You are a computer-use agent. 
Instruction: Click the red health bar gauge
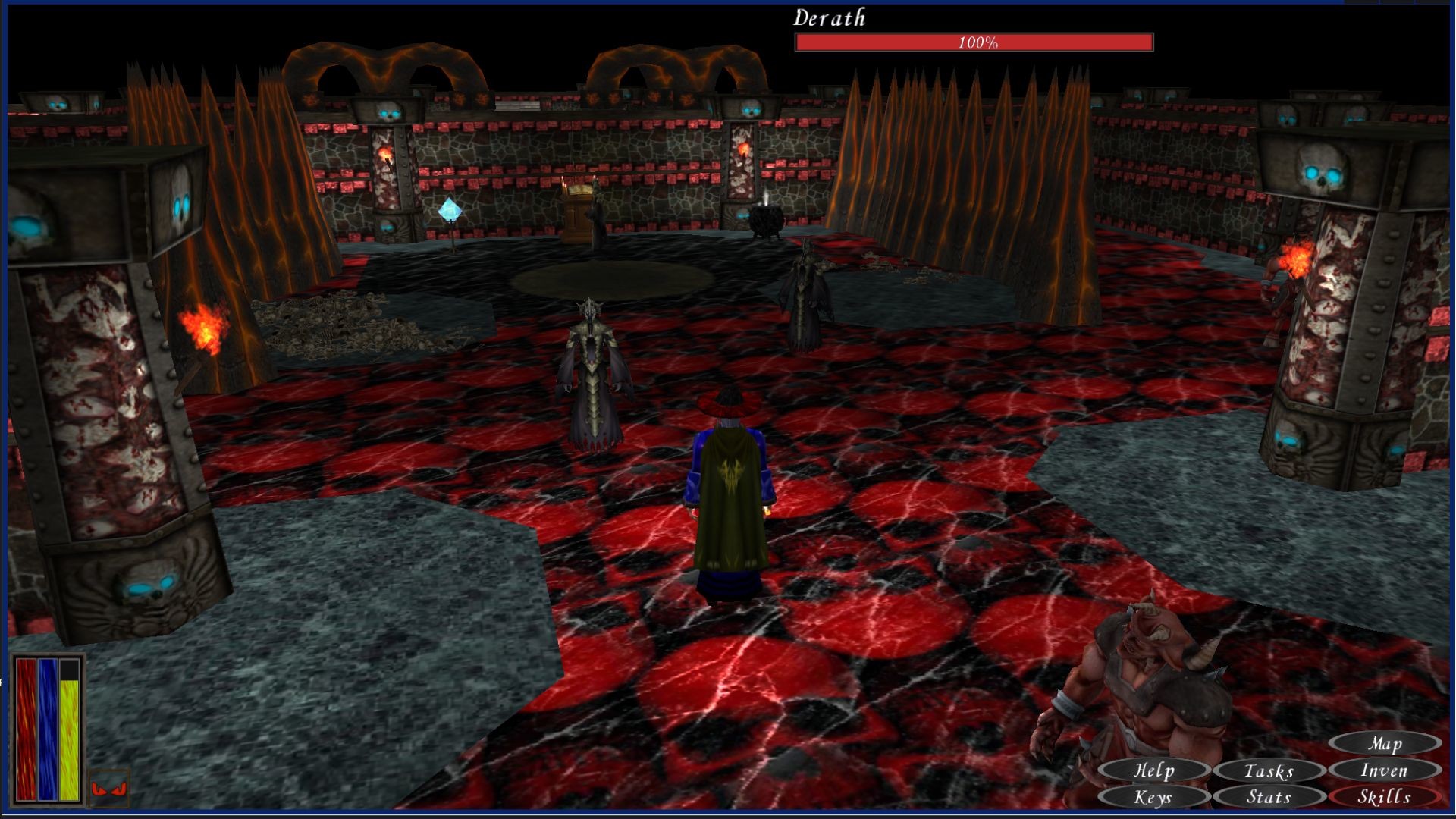27,728
